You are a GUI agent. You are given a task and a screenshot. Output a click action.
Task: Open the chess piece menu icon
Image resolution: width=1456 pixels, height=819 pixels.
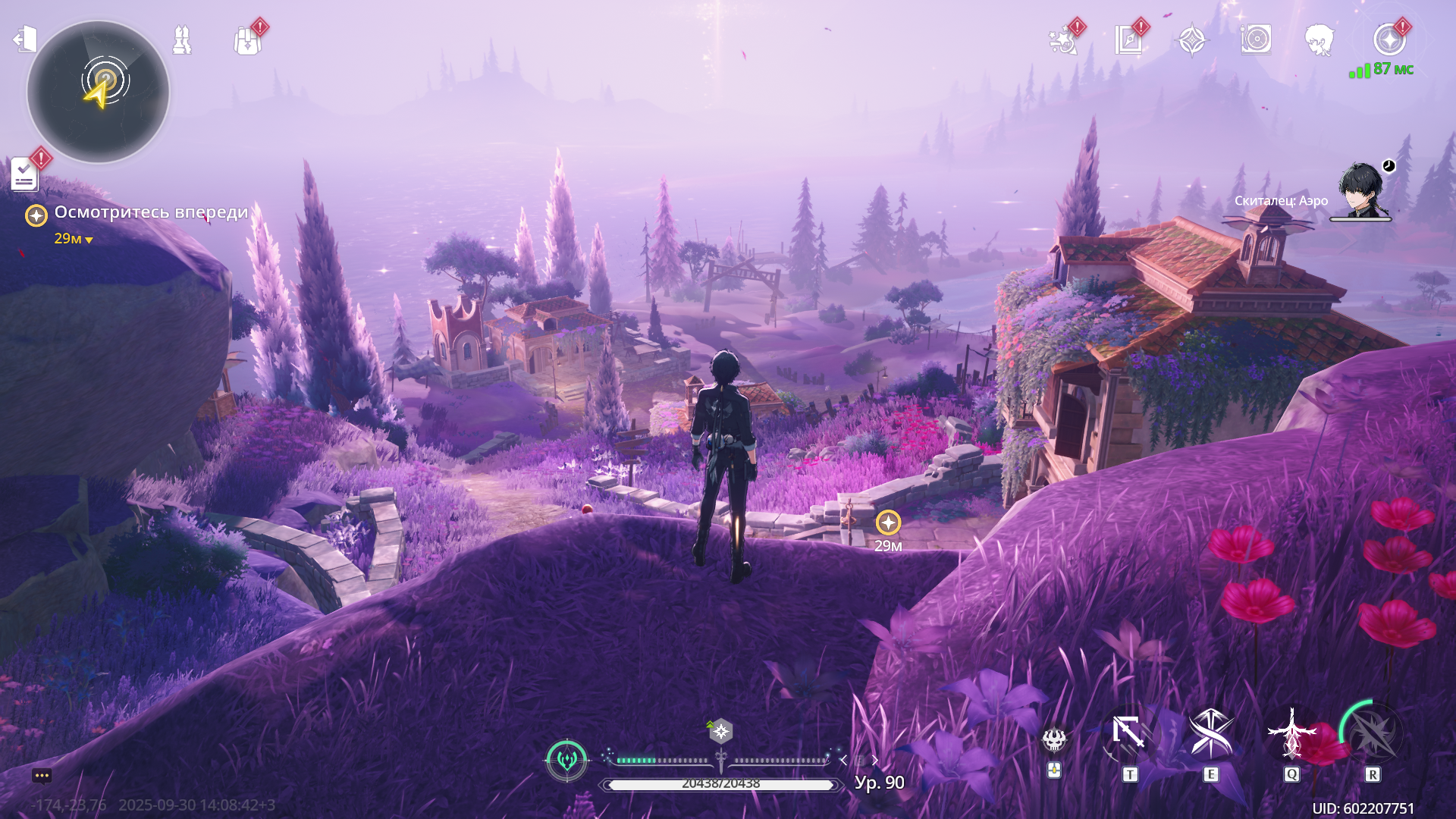click(x=182, y=39)
